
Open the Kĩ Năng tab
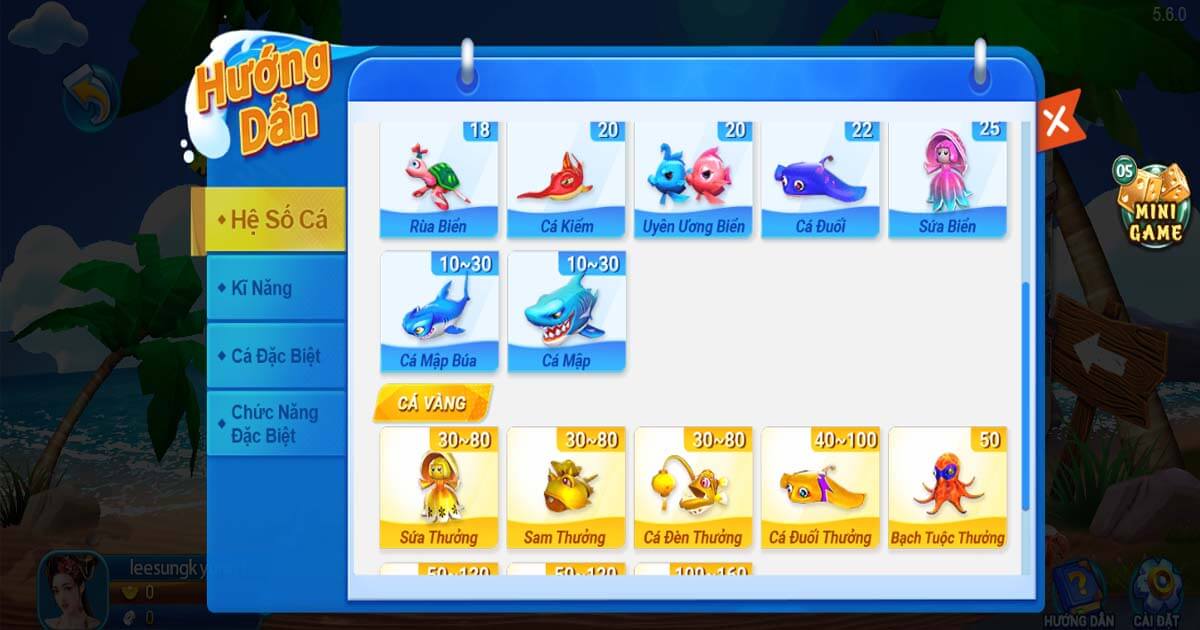[x=269, y=288]
